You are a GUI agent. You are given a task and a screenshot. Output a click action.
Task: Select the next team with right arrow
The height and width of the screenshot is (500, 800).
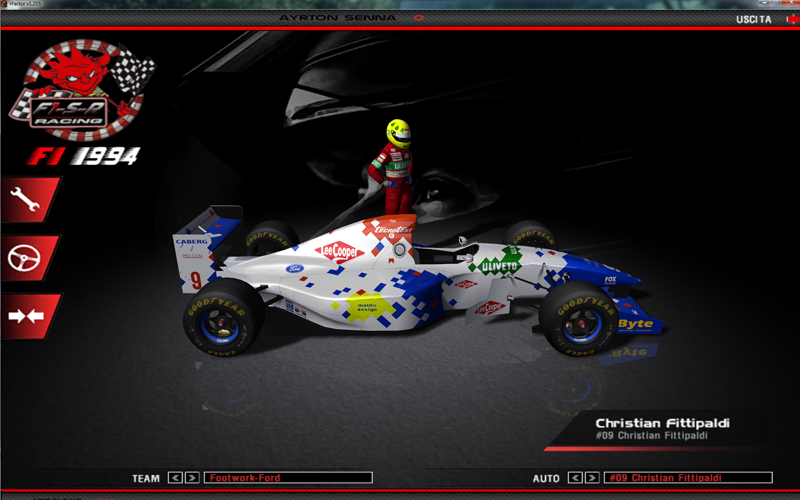pos(192,478)
